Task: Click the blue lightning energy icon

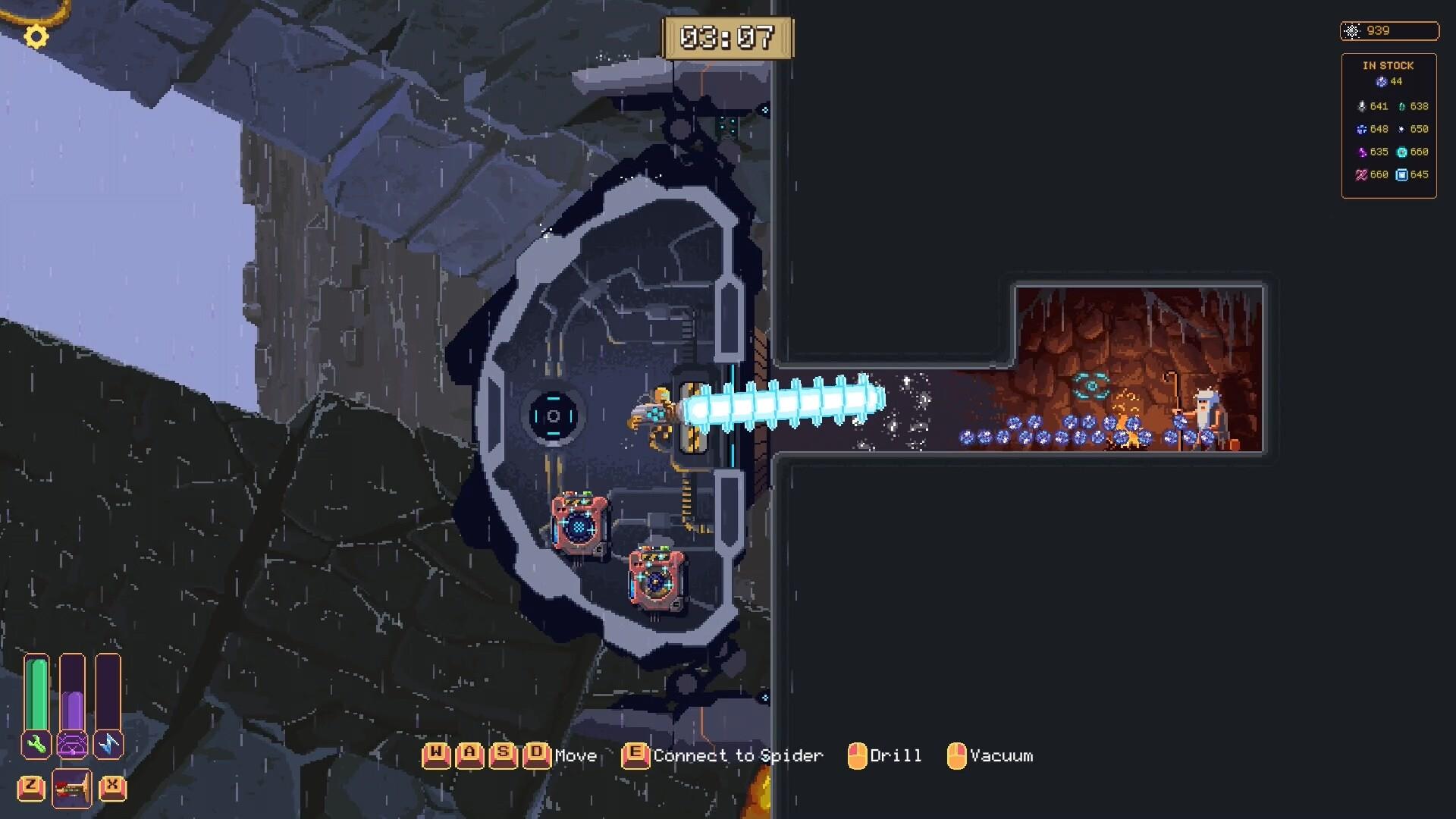Action: pyautogui.click(x=108, y=744)
